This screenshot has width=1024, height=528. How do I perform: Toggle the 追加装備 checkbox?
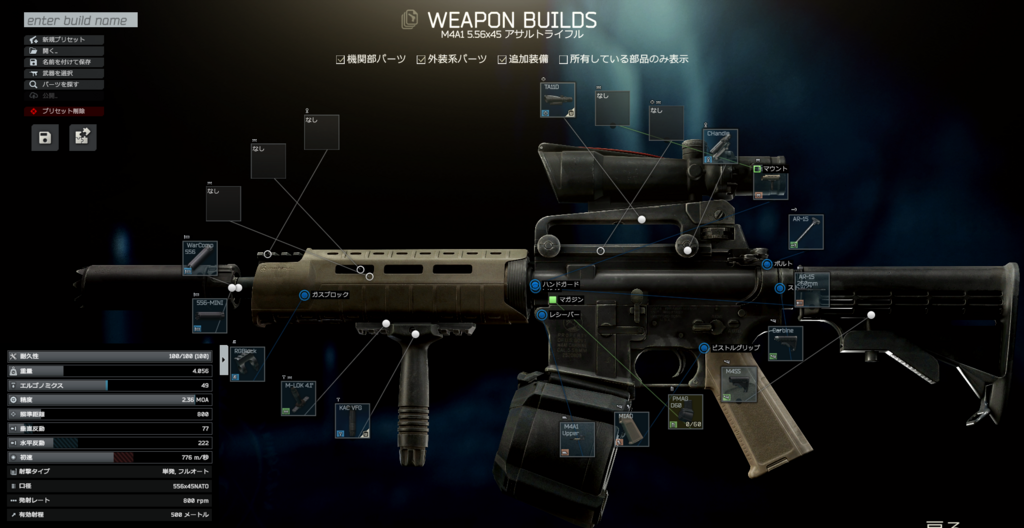click(502, 59)
